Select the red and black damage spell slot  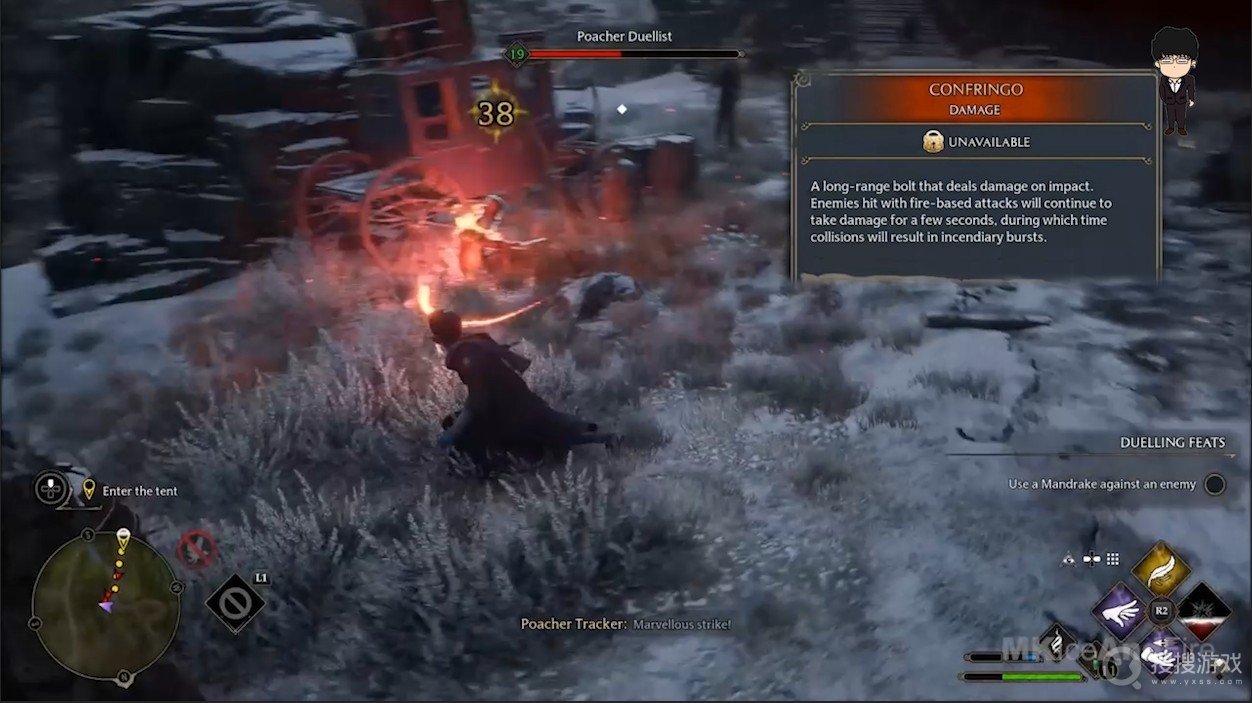(x=1203, y=611)
